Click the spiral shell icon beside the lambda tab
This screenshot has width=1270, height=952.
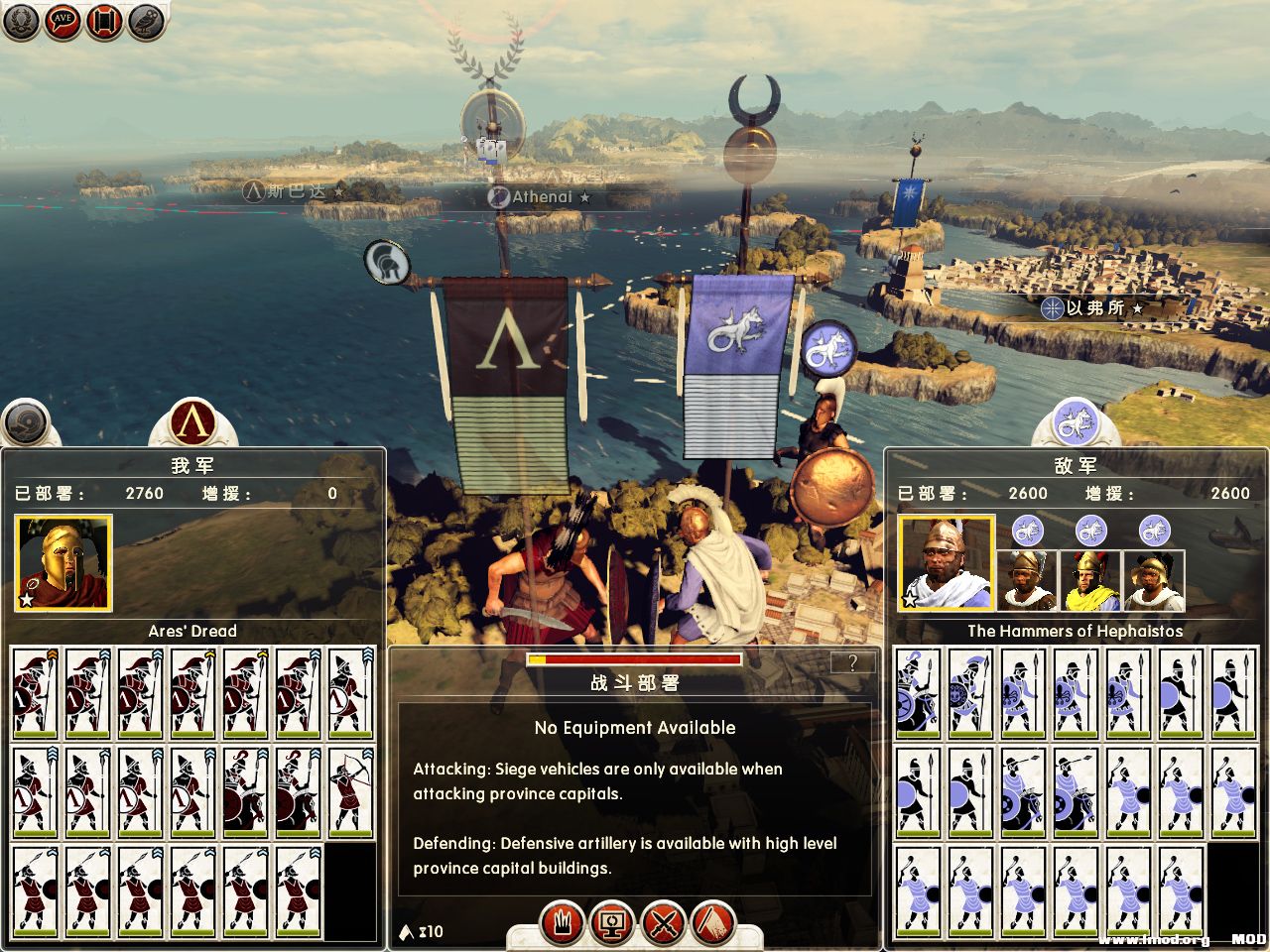pyautogui.click(x=27, y=424)
